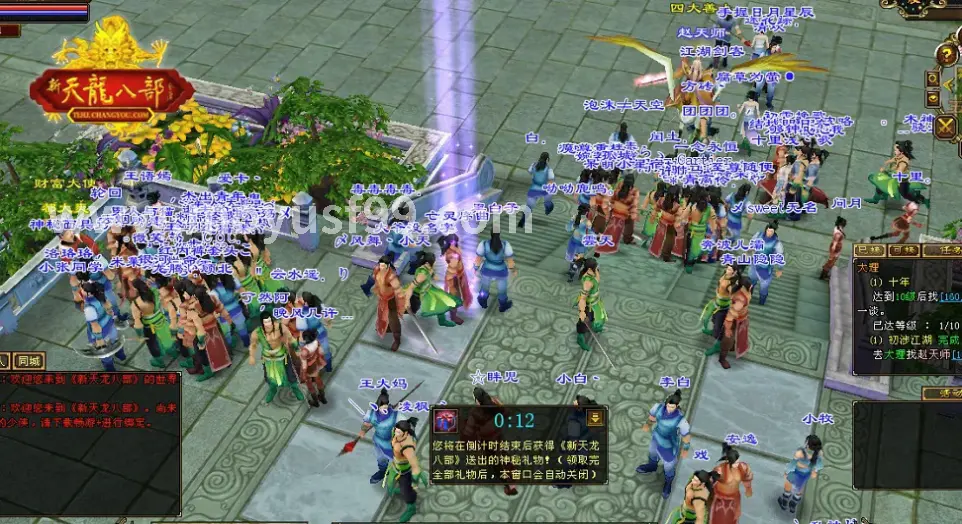Switch to the 同城 chat tab
The height and width of the screenshot is (524, 962).
coord(29,361)
